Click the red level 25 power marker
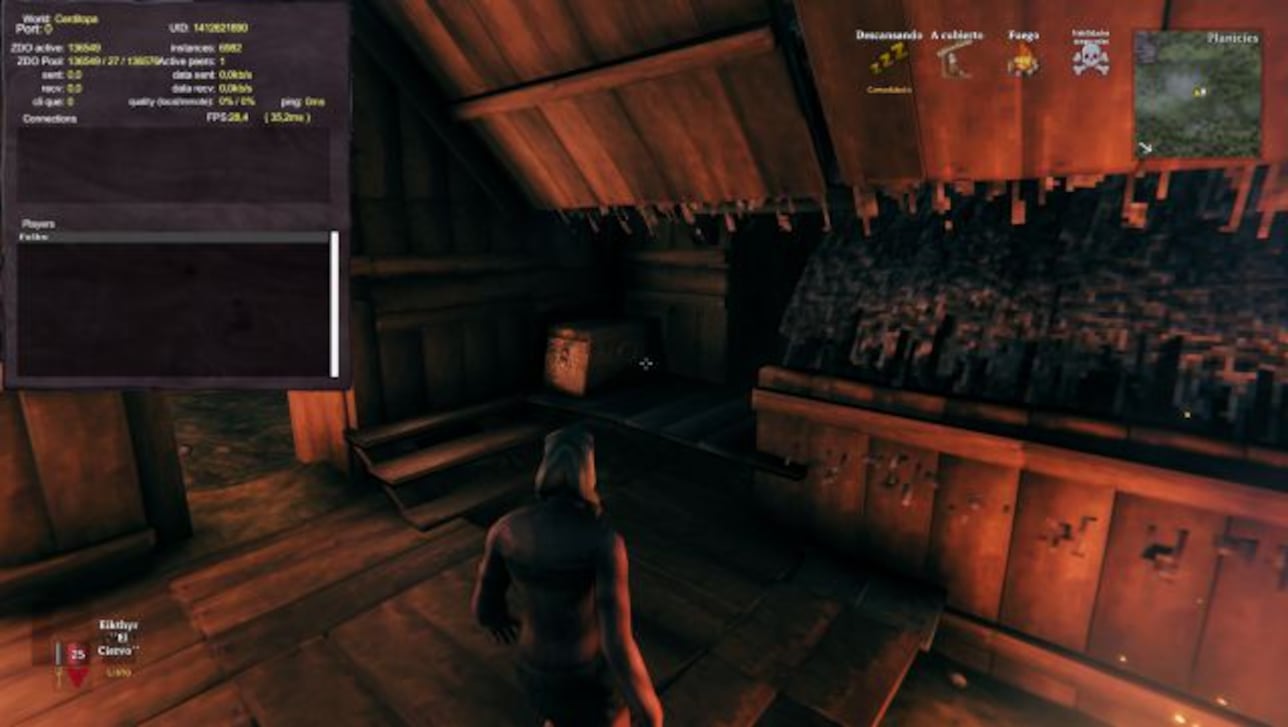 tap(76, 652)
